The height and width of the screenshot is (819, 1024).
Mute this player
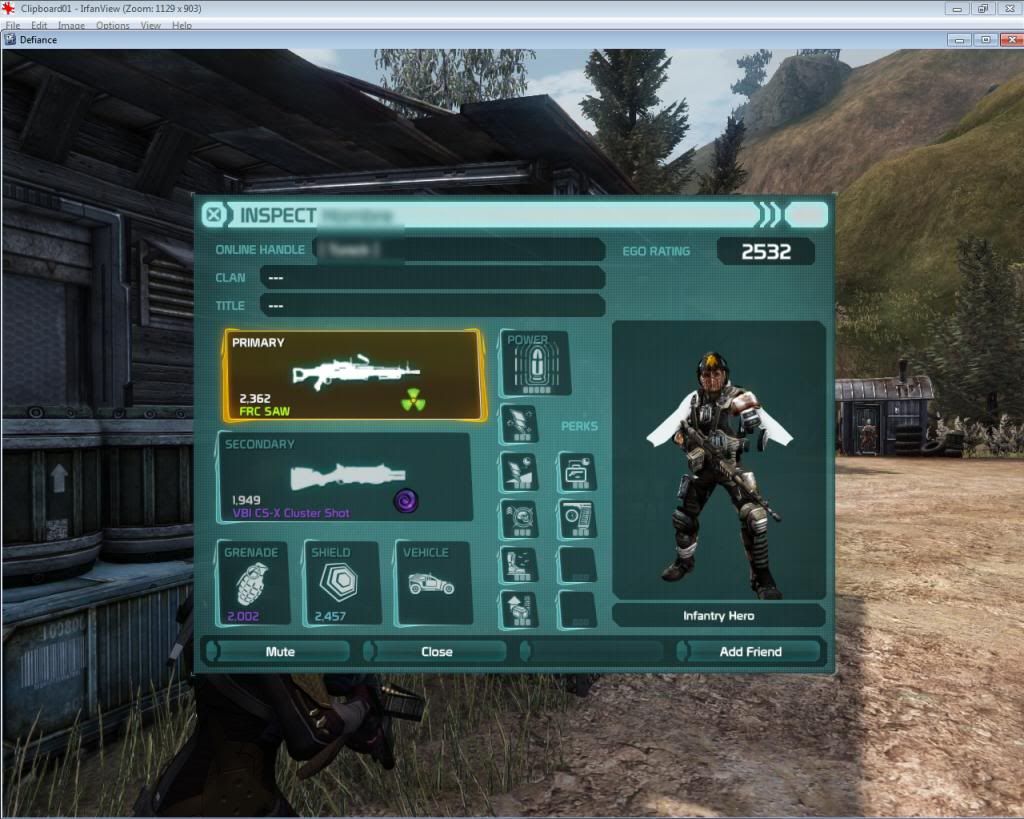pyautogui.click(x=280, y=651)
